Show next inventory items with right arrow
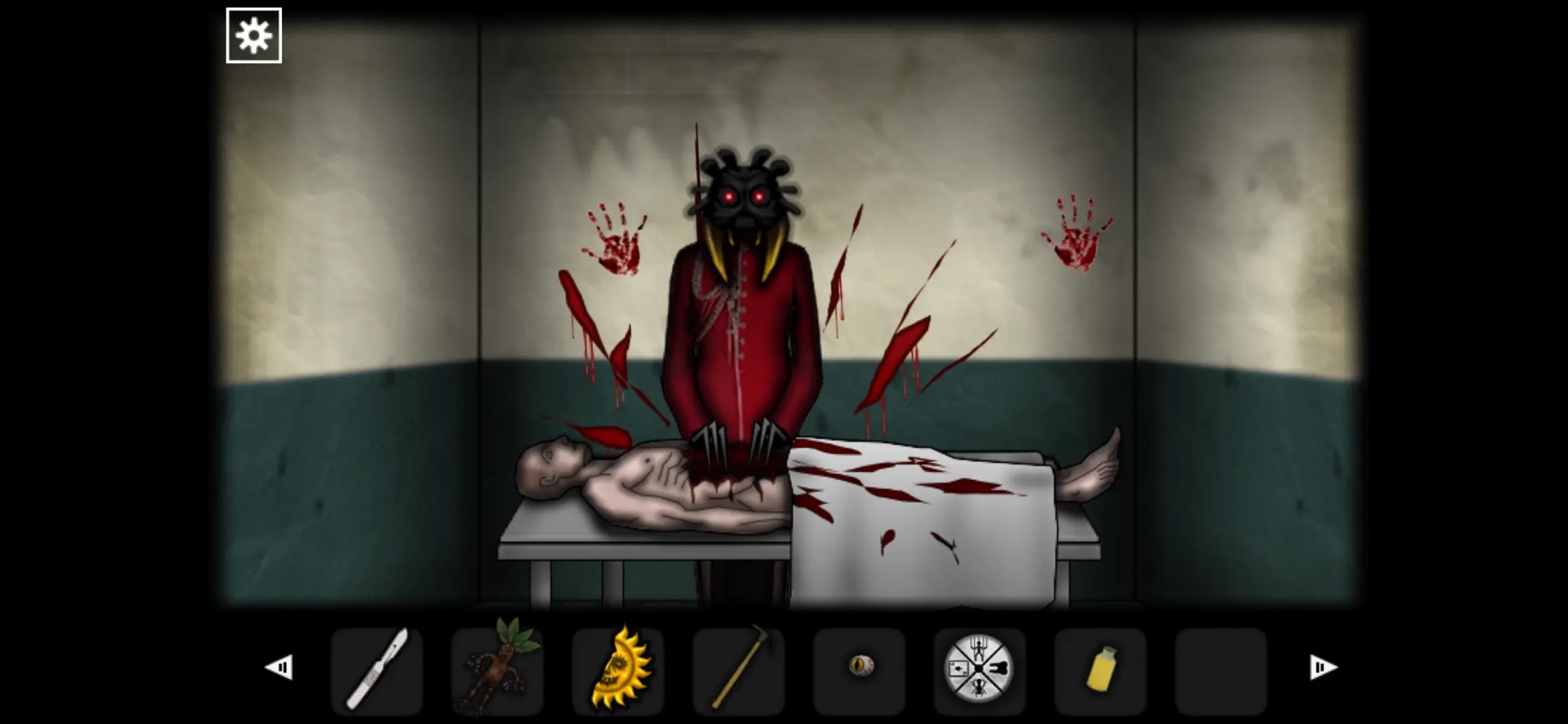Image resolution: width=1568 pixels, height=724 pixels. coord(1323,667)
